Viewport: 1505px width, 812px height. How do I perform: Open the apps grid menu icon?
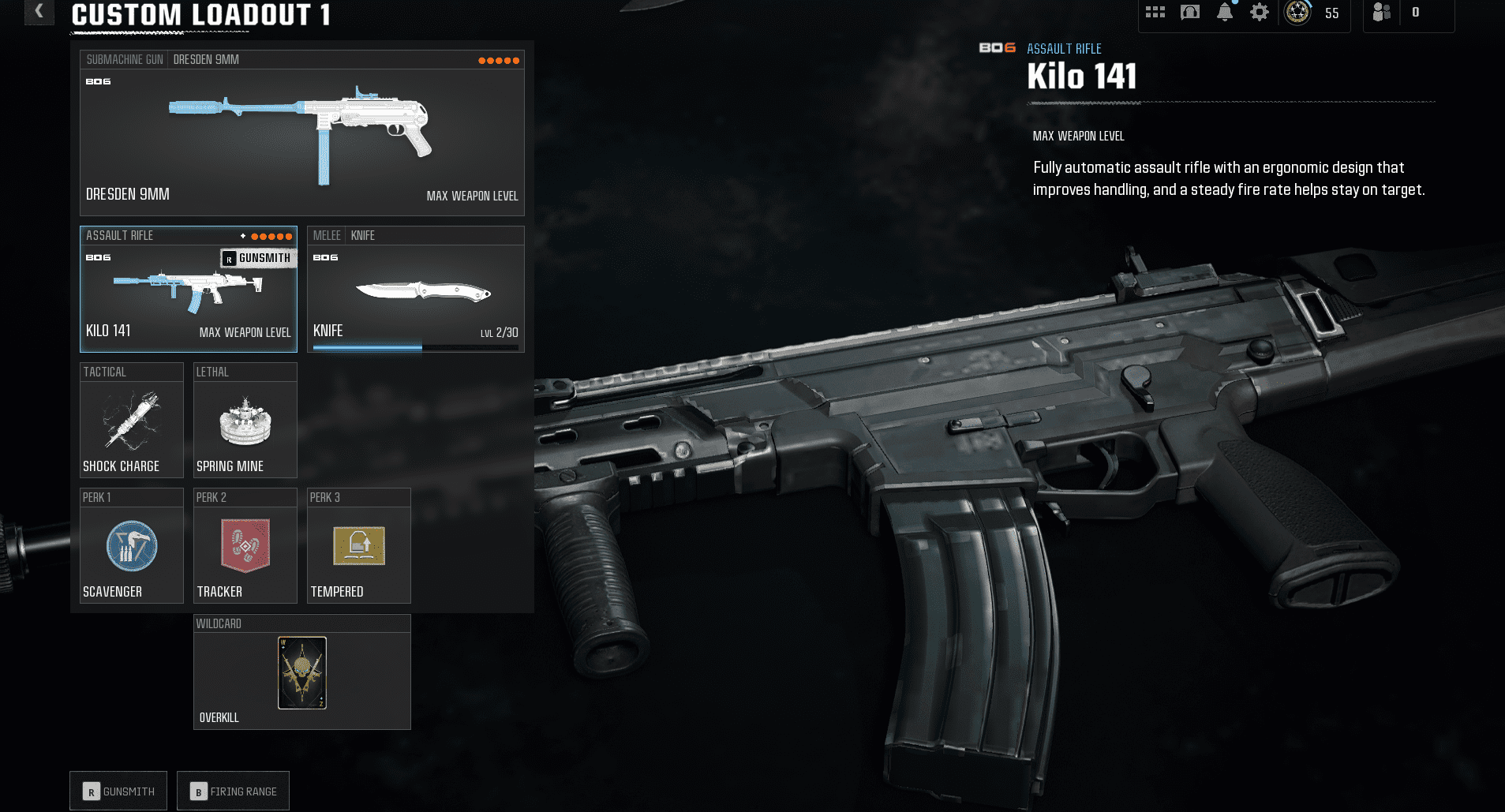pos(1155,13)
